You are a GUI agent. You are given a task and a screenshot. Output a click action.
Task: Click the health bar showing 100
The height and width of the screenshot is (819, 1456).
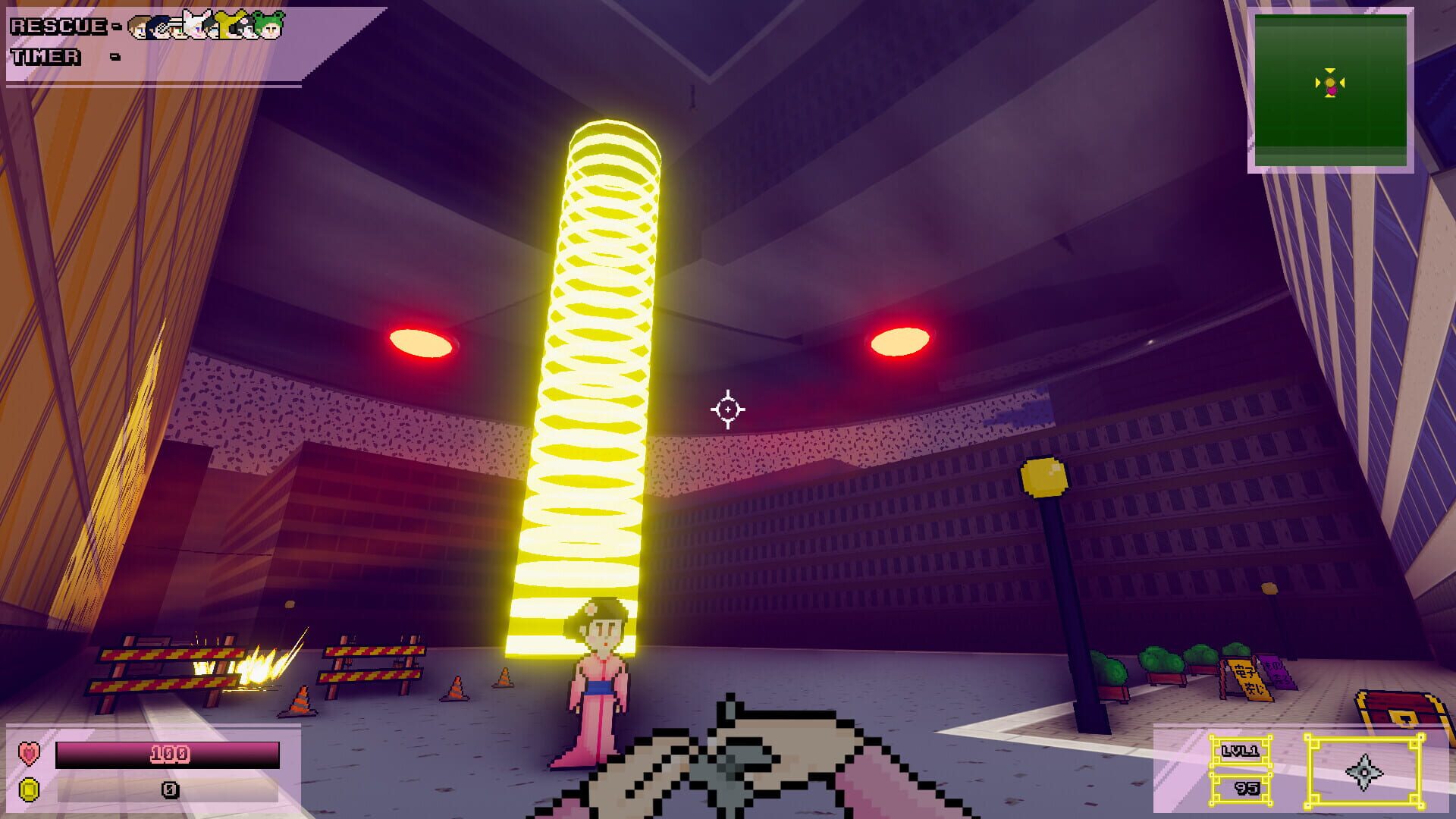pos(168,753)
